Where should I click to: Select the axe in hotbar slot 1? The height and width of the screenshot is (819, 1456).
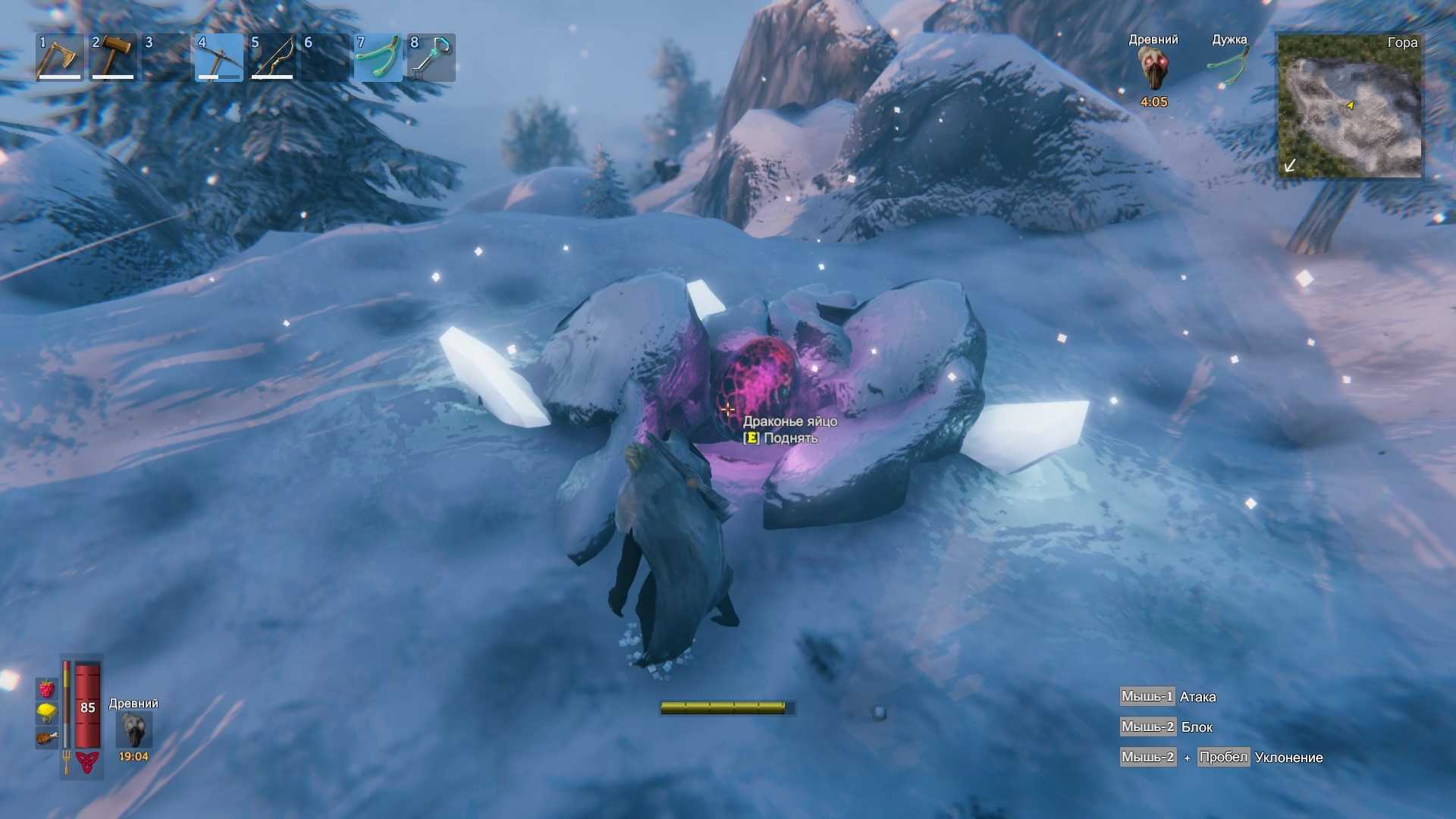pos(59,58)
